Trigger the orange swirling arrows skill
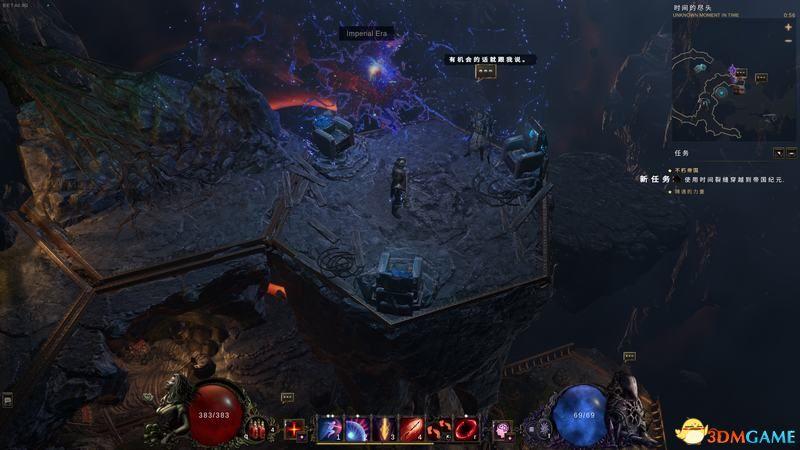Viewport: 800px width, 450px height. (438, 429)
